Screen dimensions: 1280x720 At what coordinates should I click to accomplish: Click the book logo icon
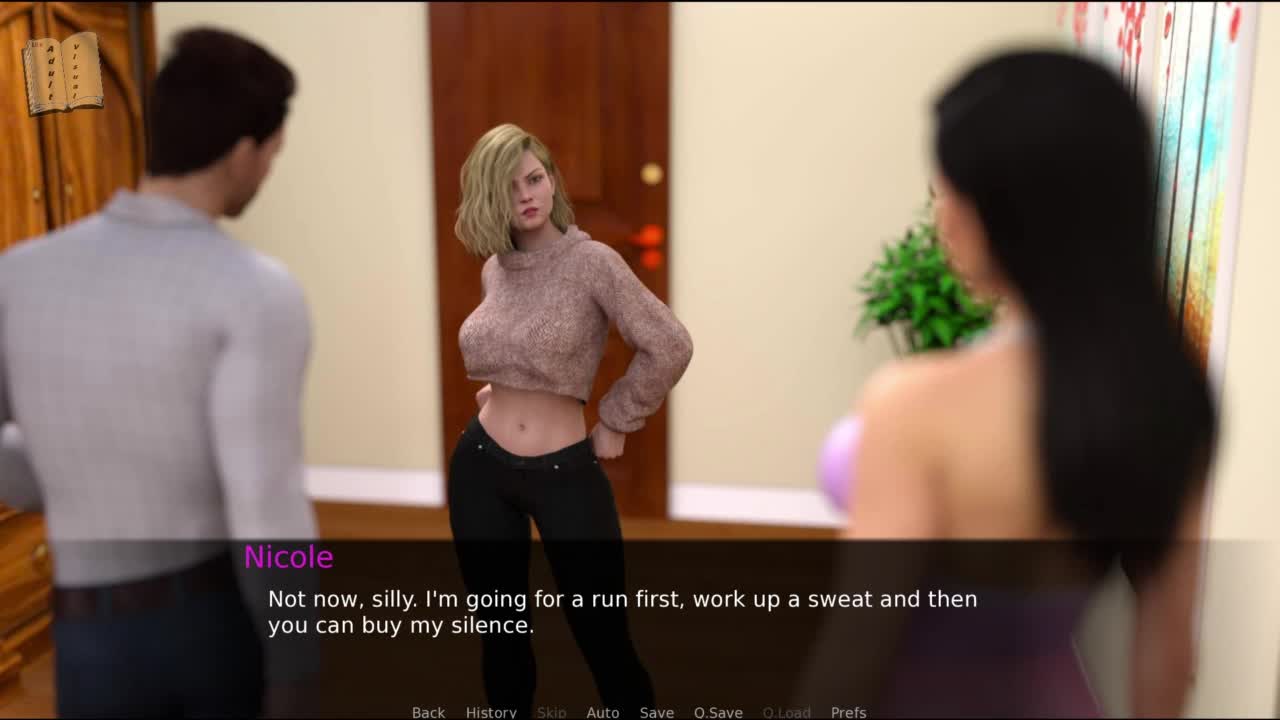[x=62, y=73]
